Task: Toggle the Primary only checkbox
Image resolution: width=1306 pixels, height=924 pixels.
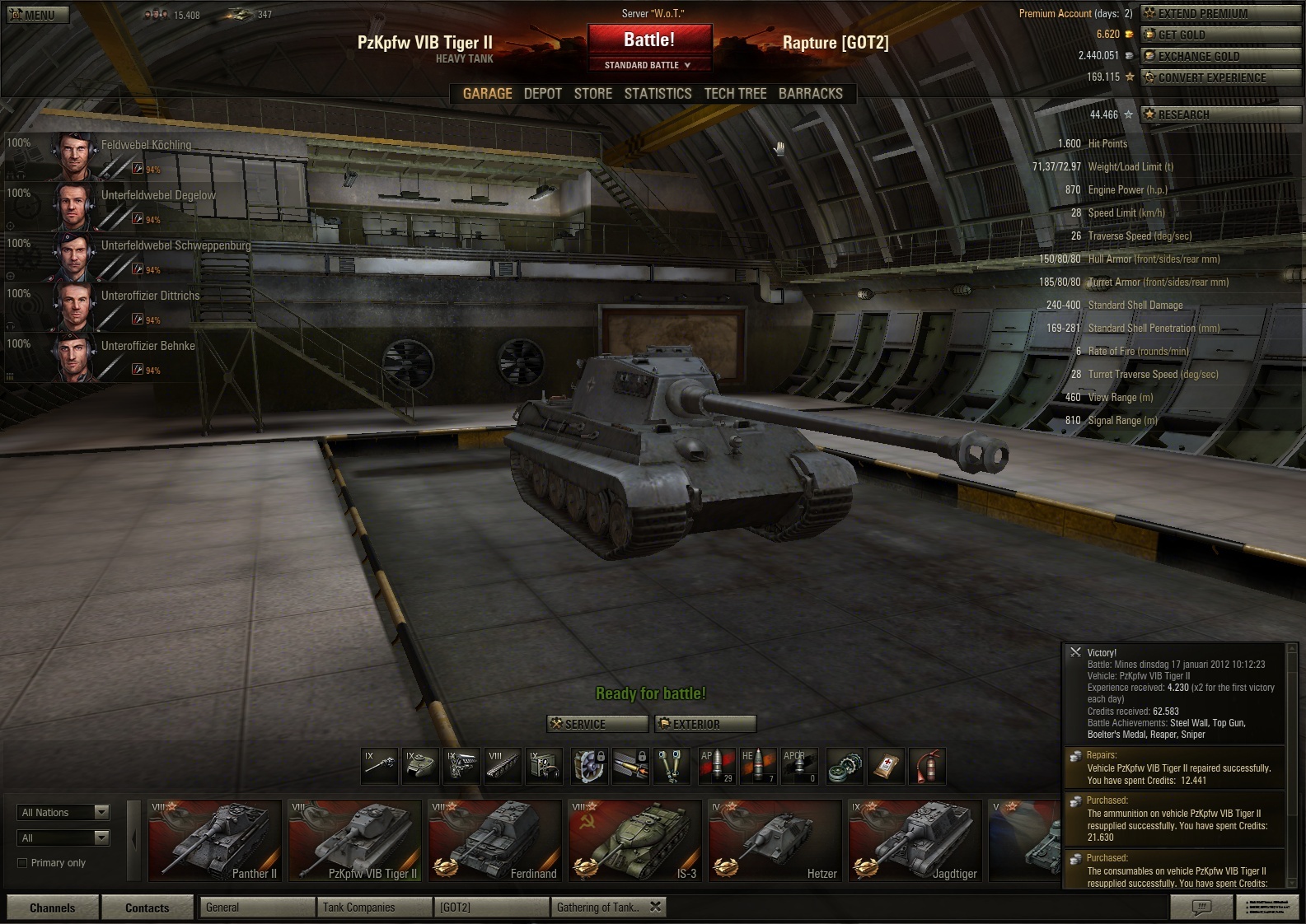Action: (x=23, y=863)
